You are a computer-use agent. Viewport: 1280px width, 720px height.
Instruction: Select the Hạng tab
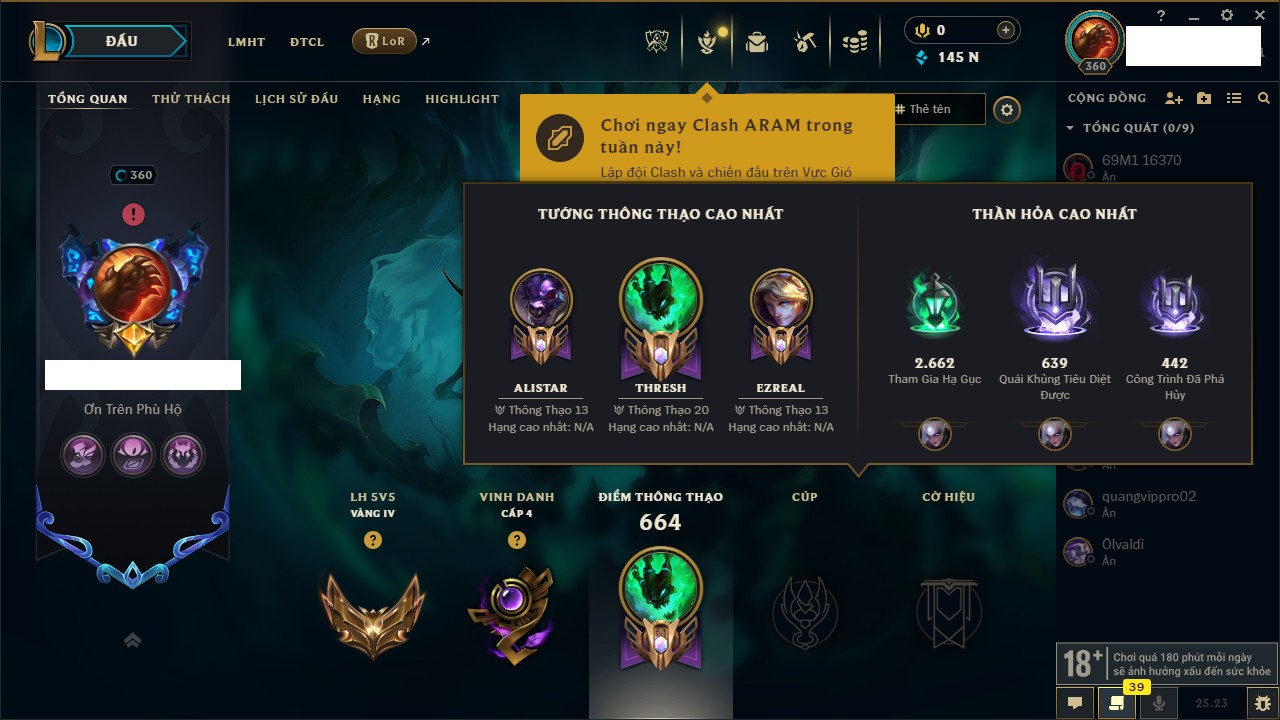click(x=381, y=99)
